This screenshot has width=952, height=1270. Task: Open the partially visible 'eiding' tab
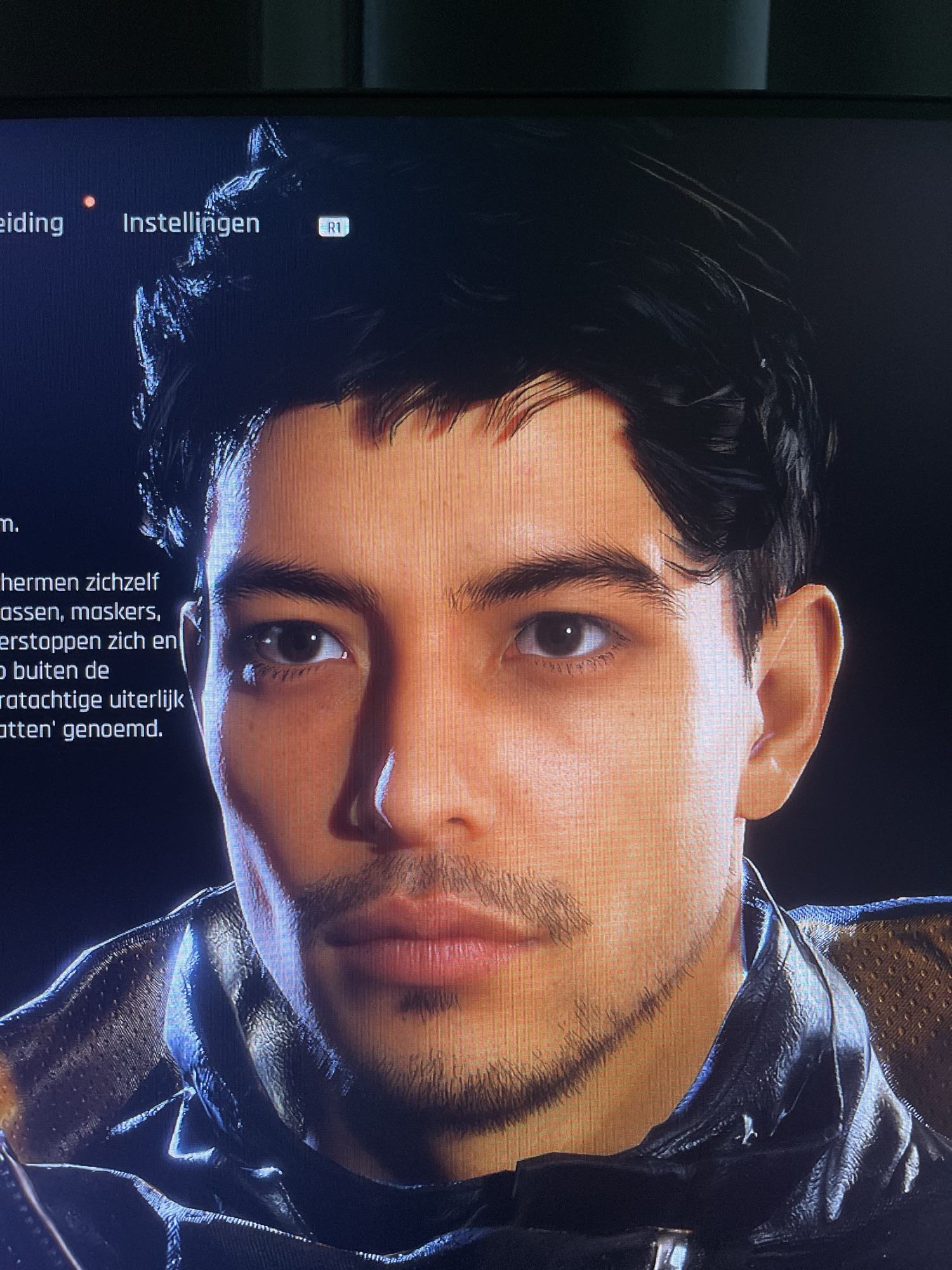point(32,224)
